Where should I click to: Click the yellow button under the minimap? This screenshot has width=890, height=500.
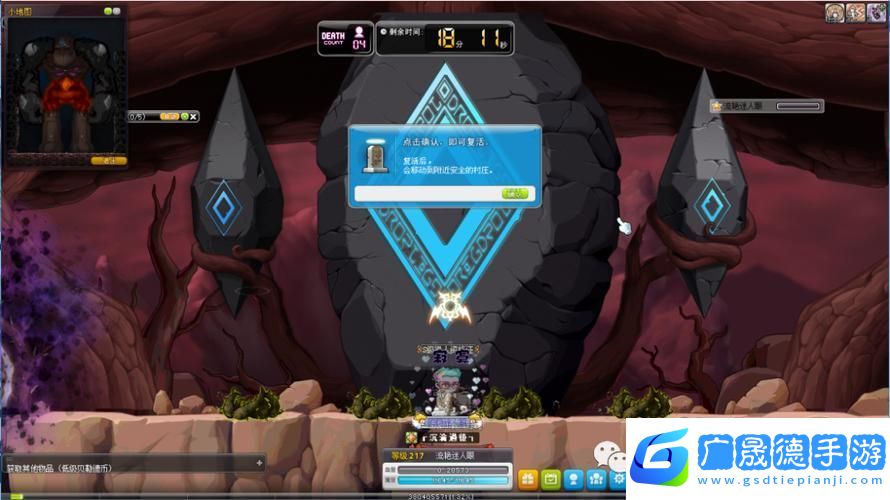(x=109, y=159)
